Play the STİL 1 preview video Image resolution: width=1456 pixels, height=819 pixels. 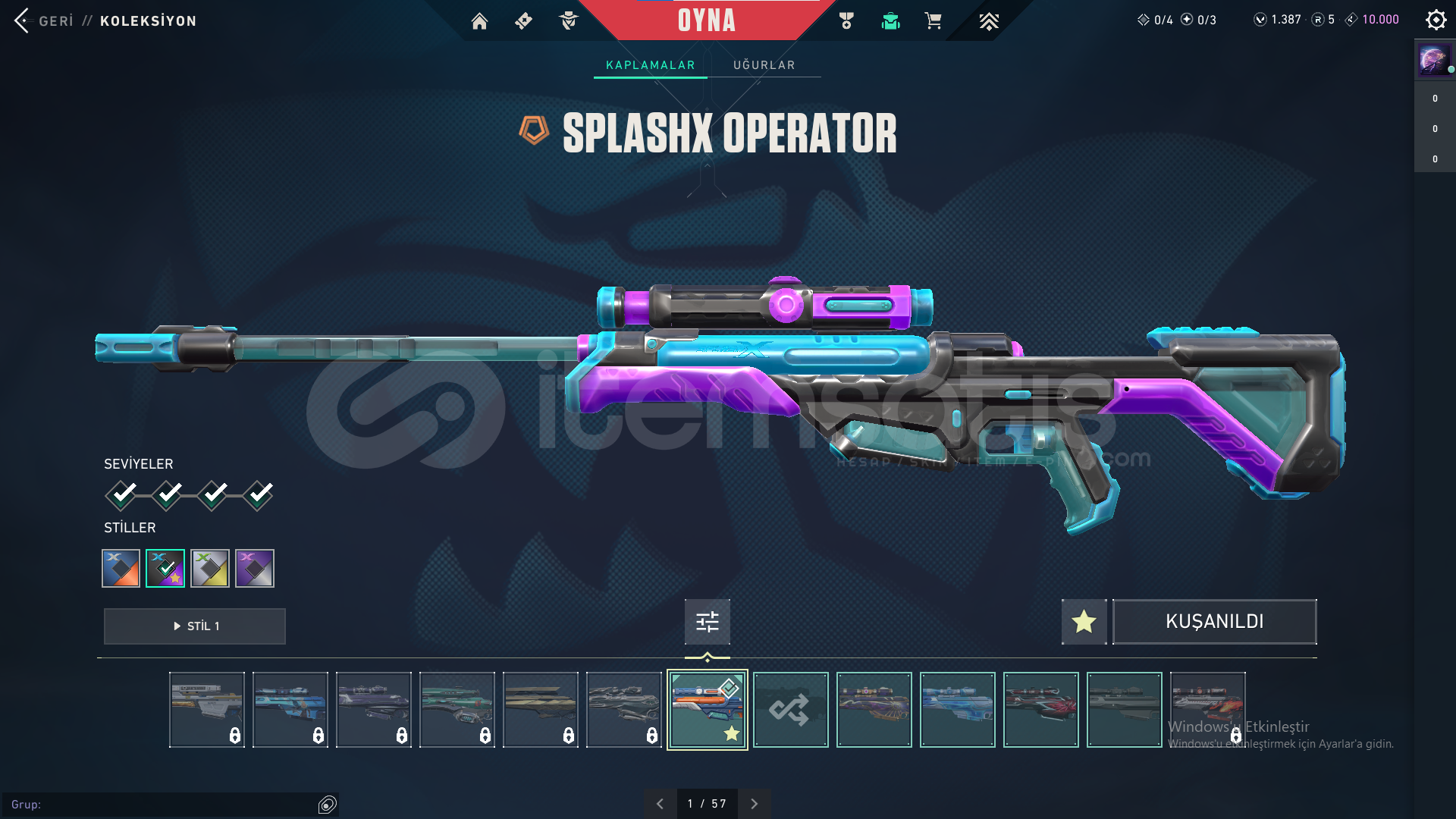pyautogui.click(x=195, y=626)
